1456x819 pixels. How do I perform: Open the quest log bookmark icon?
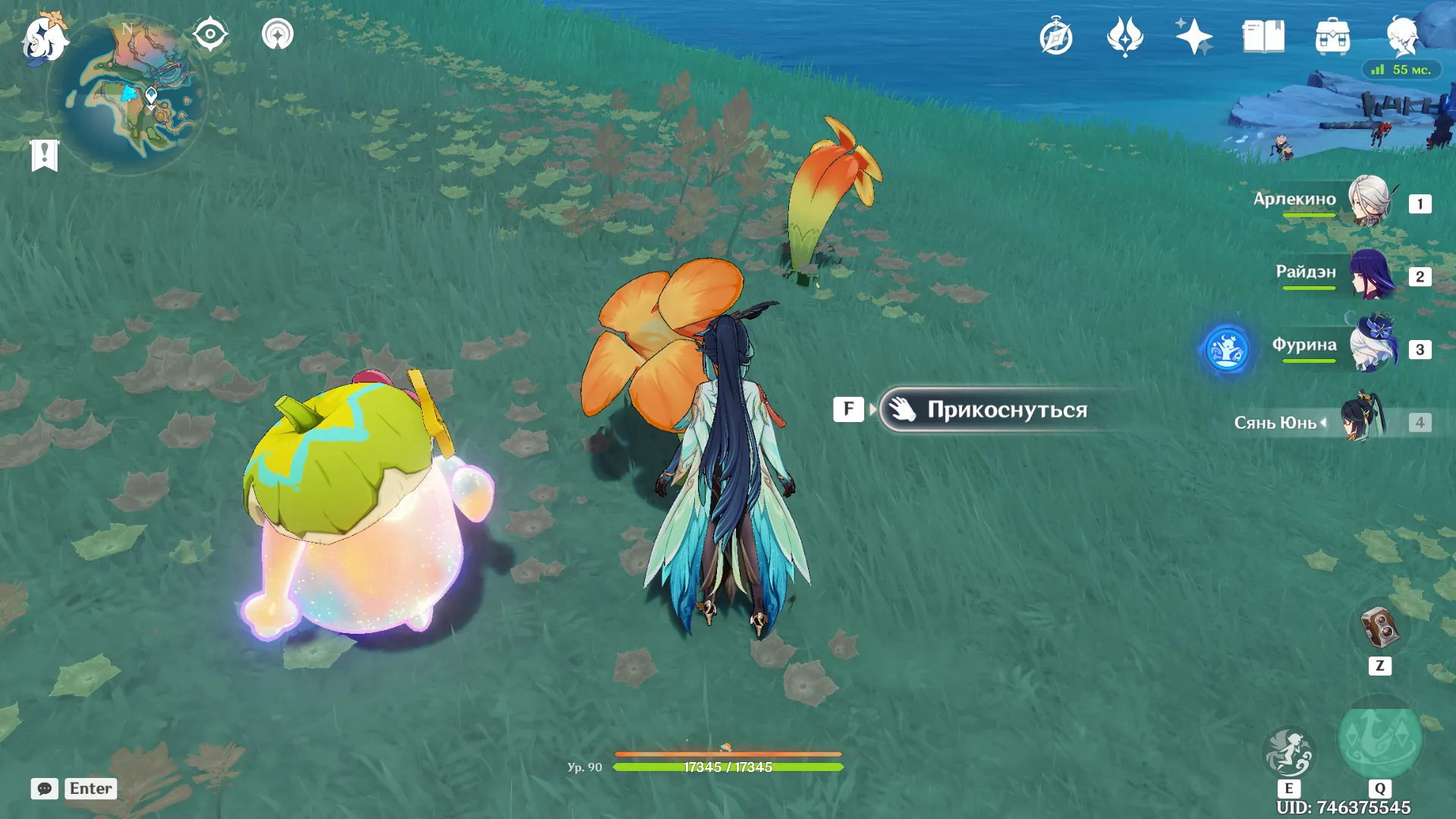coord(44,156)
